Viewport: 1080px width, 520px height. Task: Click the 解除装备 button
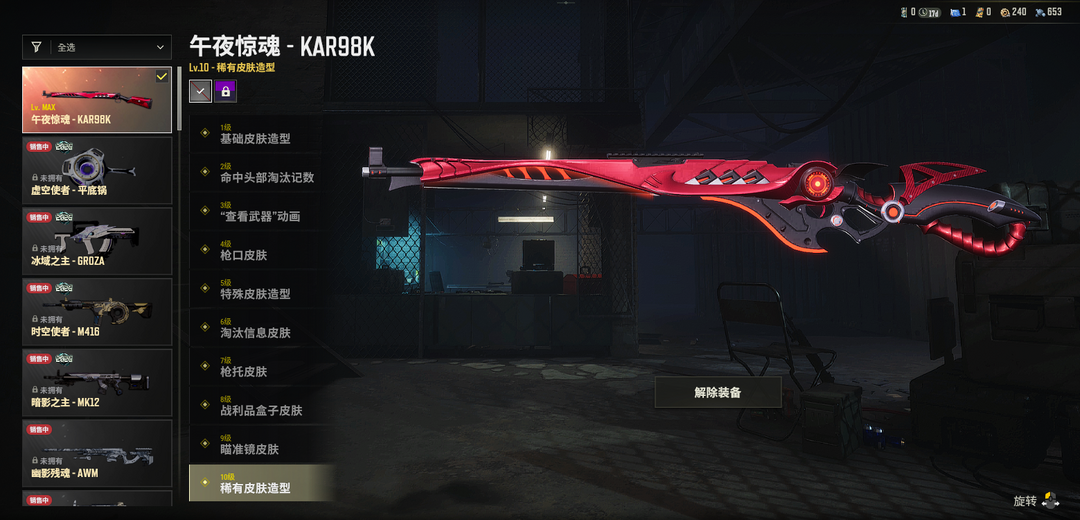pyautogui.click(x=718, y=392)
